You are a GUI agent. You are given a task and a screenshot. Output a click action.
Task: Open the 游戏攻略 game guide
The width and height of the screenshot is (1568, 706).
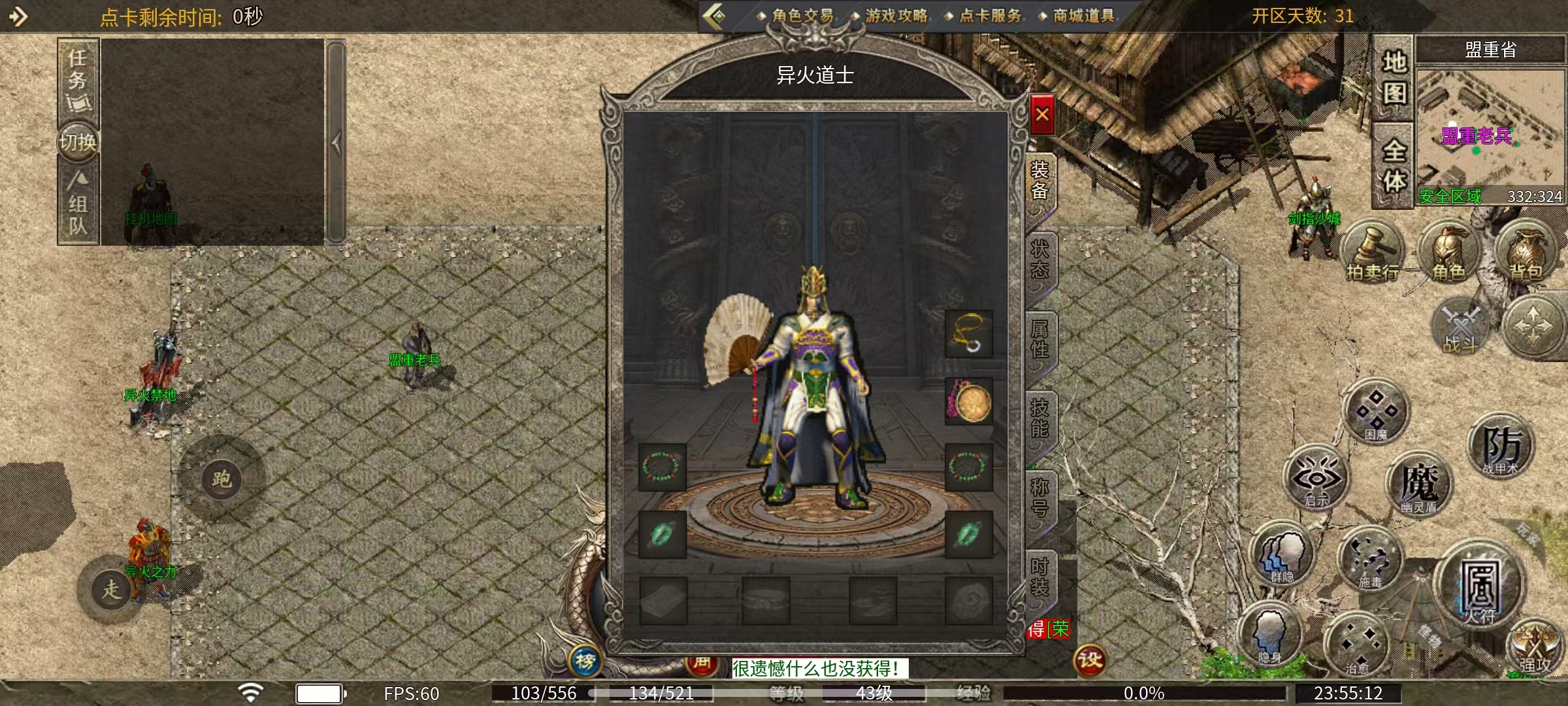click(896, 16)
